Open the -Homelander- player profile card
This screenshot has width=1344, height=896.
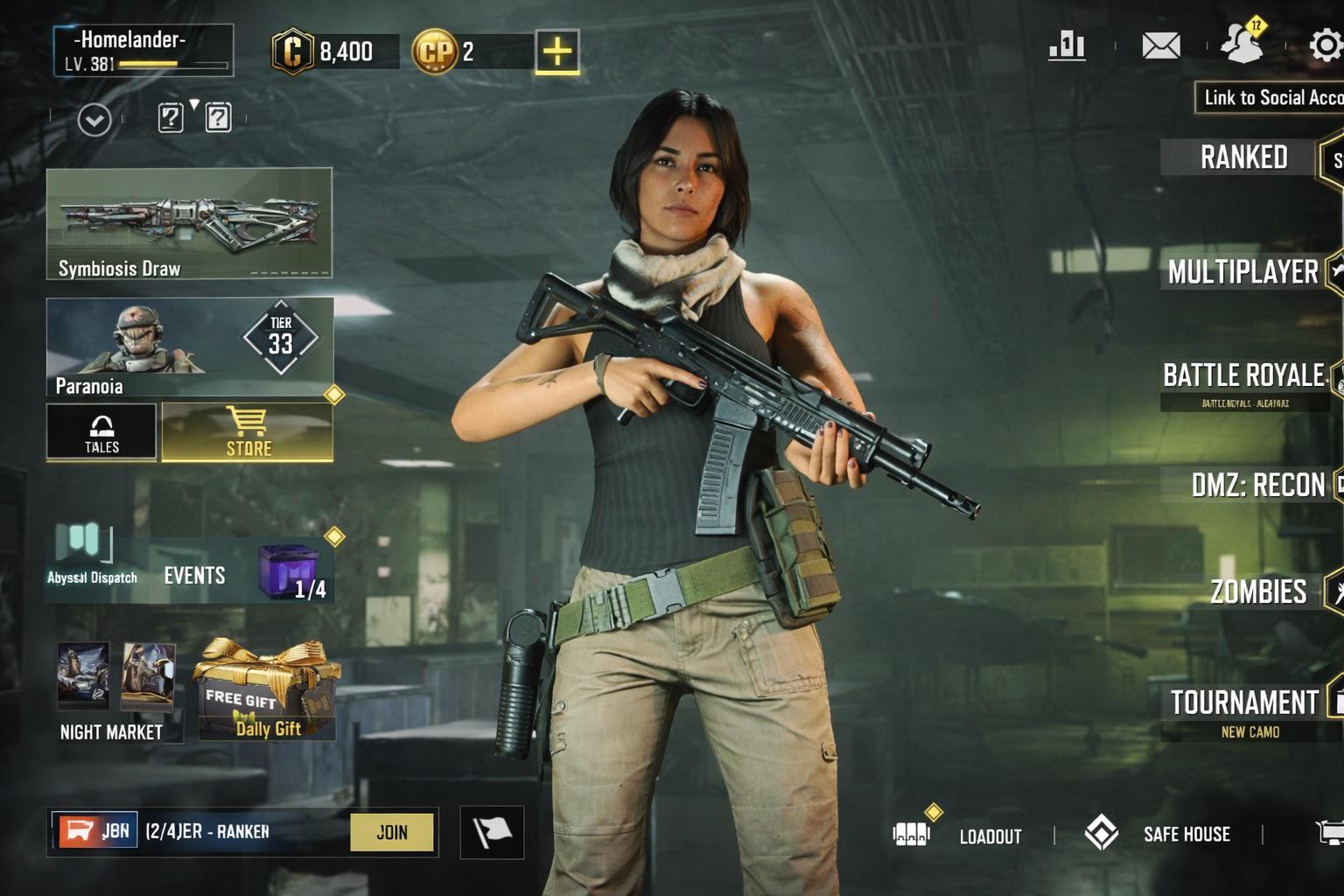[x=143, y=50]
